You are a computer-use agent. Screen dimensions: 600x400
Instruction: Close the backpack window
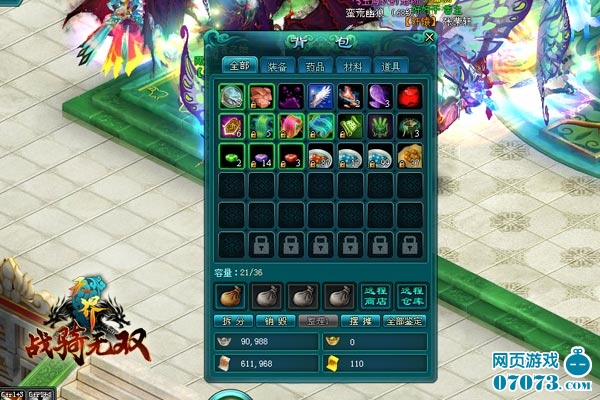(x=429, y=38)
